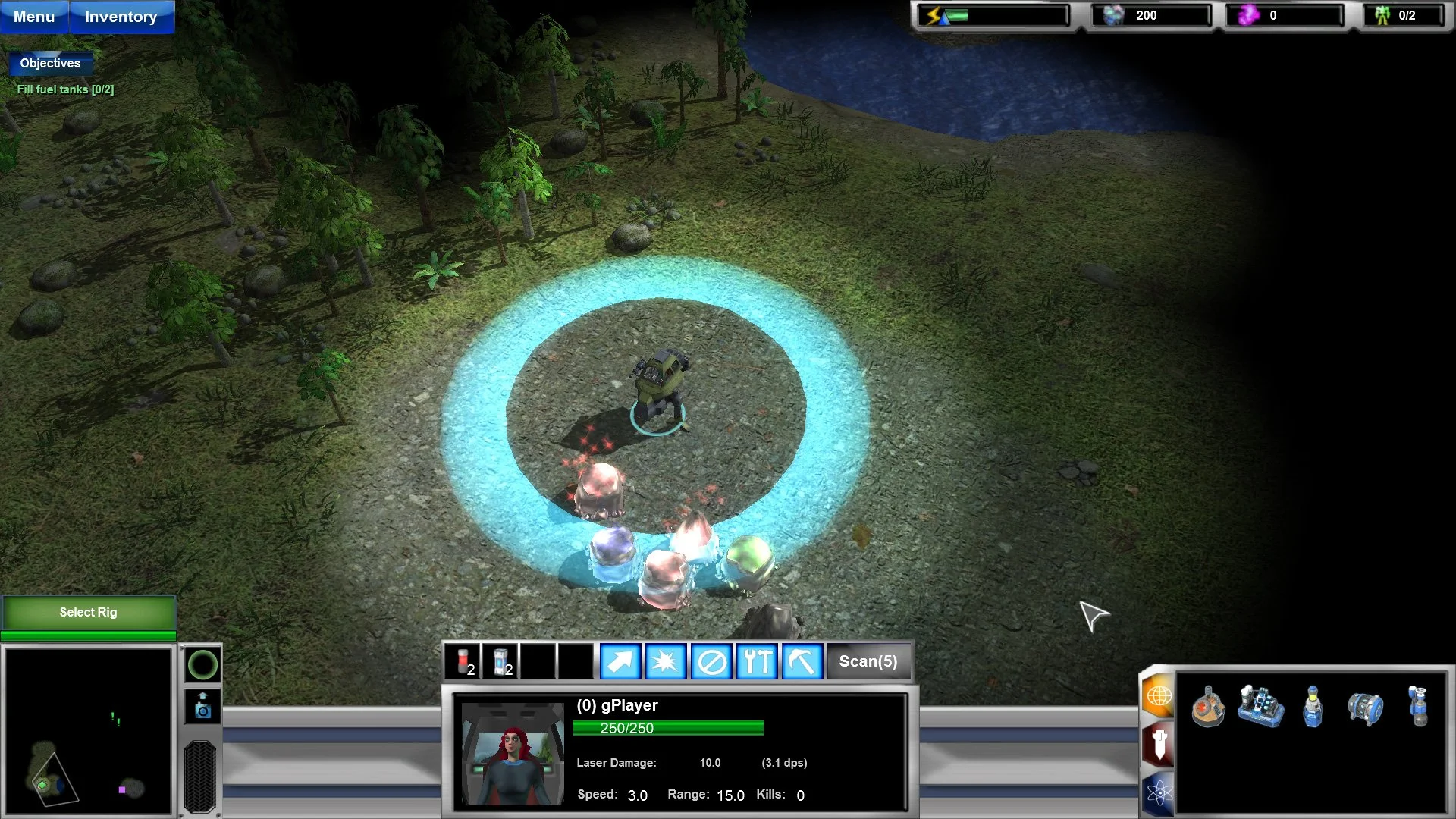Select the large blue factory platform building
The height and width of the screenshot is (819, 1456).
(1260, 706)
